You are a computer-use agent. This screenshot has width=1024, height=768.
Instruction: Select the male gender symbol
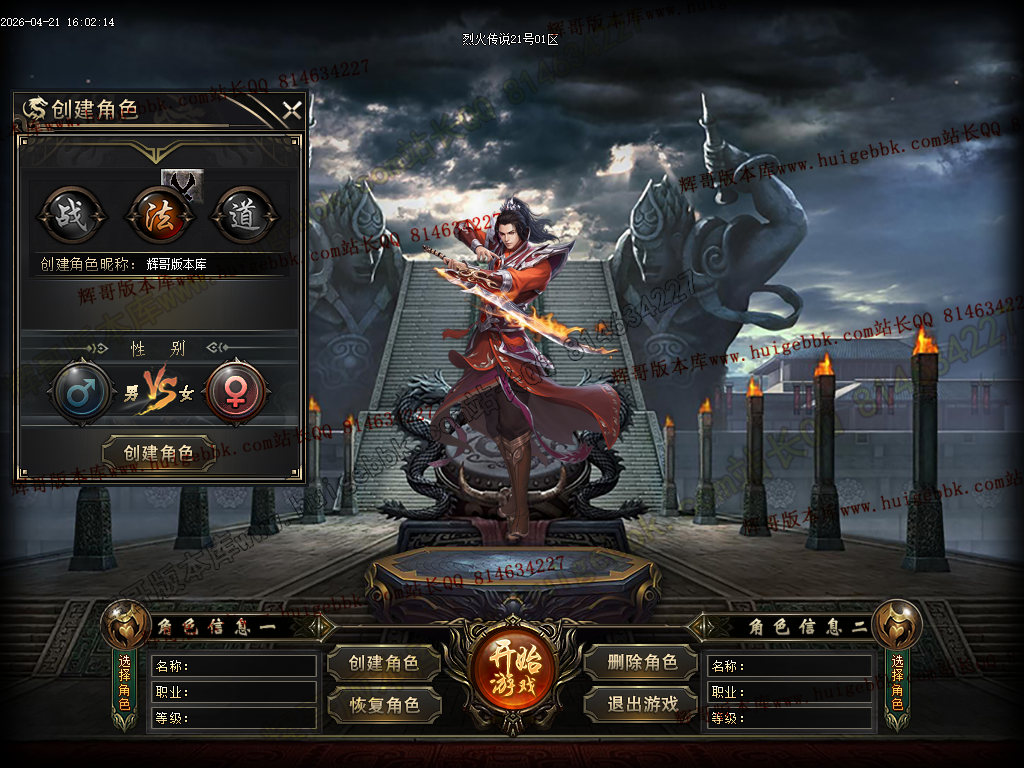(x=81, y=391)
